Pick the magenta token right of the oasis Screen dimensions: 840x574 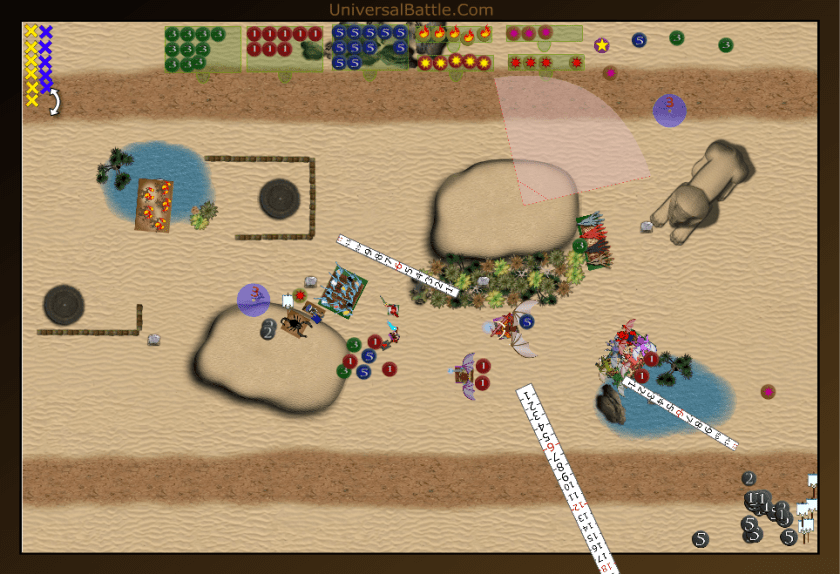click(x=768, y=391)
